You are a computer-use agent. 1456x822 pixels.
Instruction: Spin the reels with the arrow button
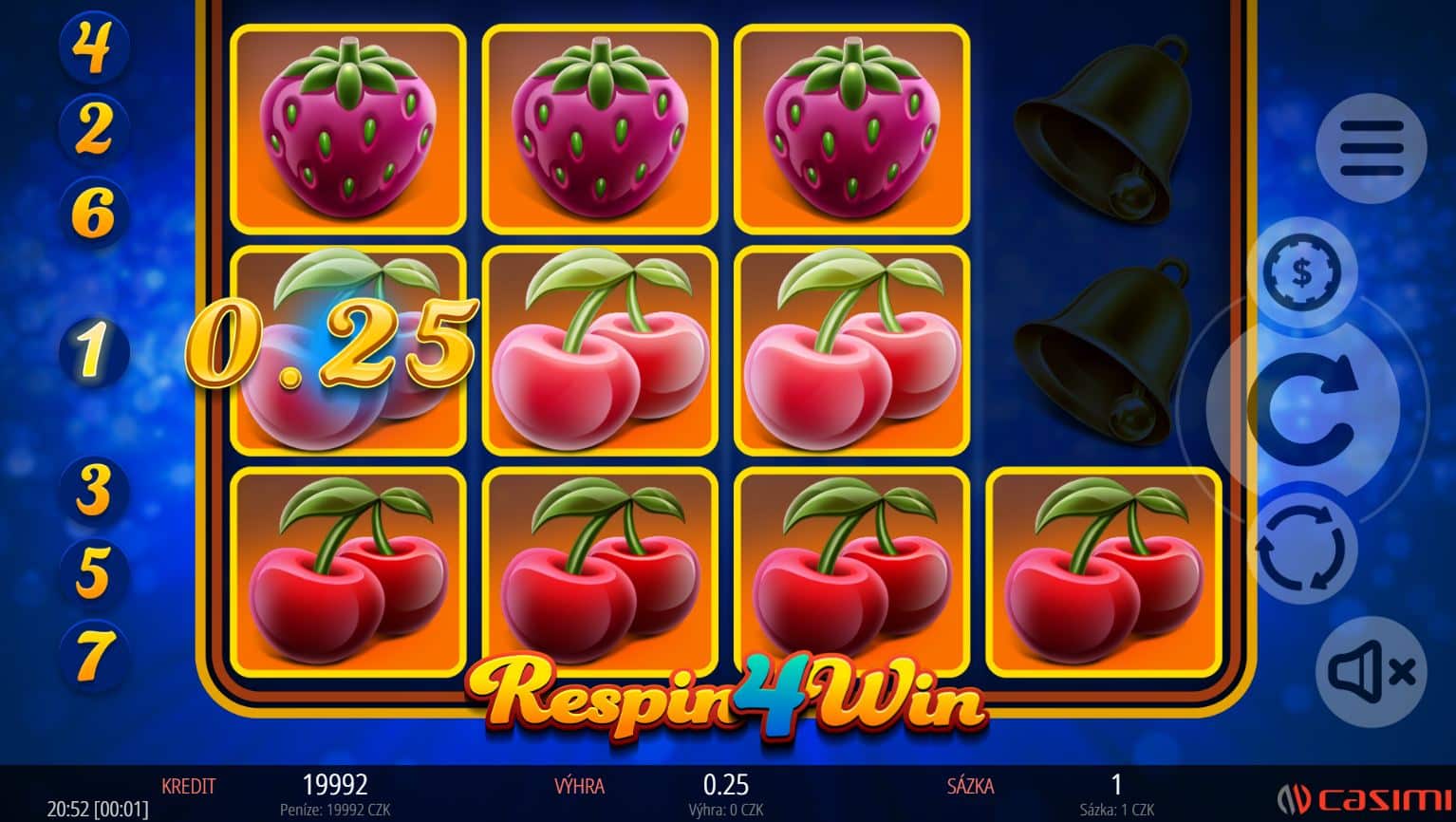1301,408
